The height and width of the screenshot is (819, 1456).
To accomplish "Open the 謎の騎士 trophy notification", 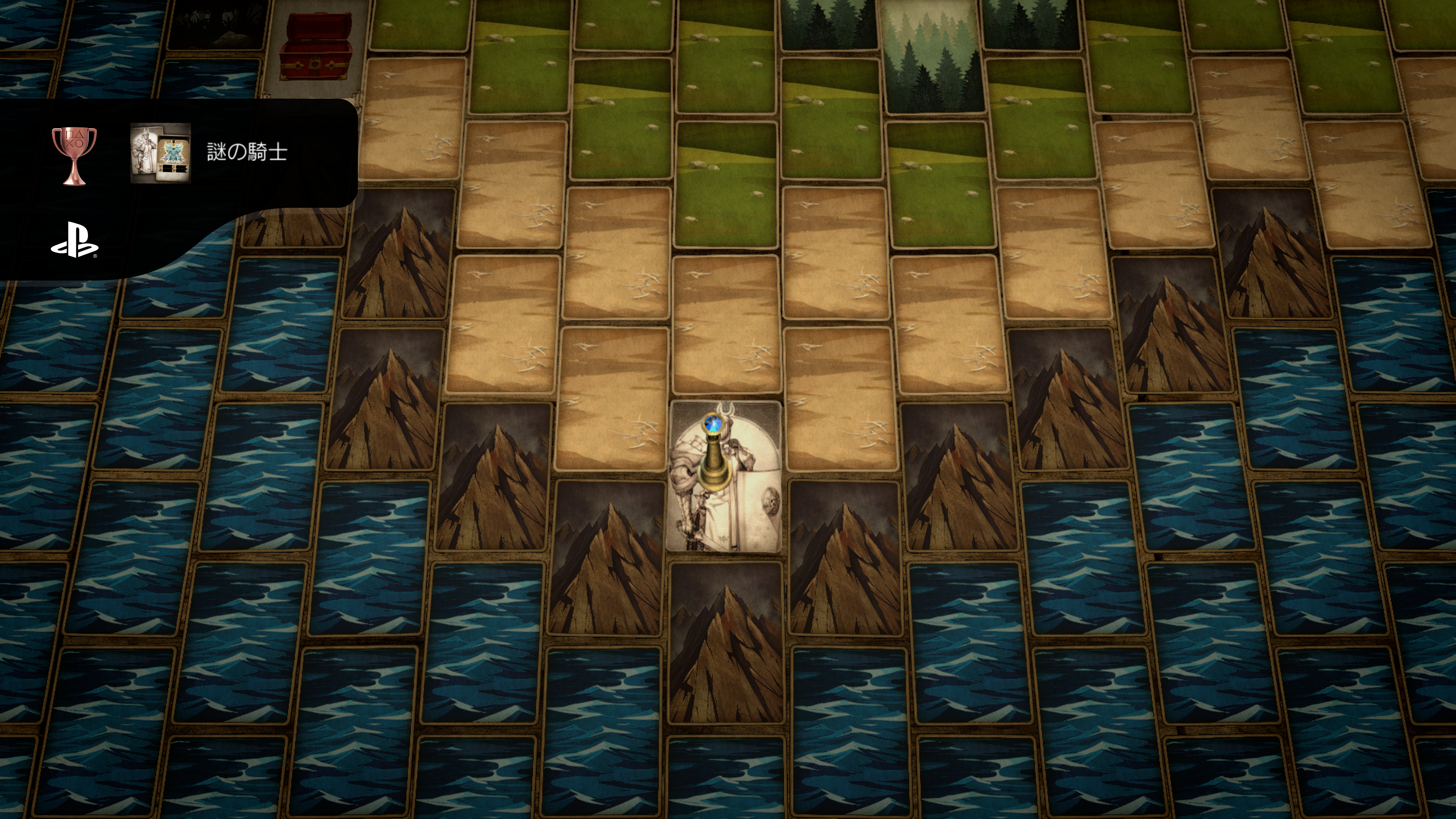I will [247, 152].
